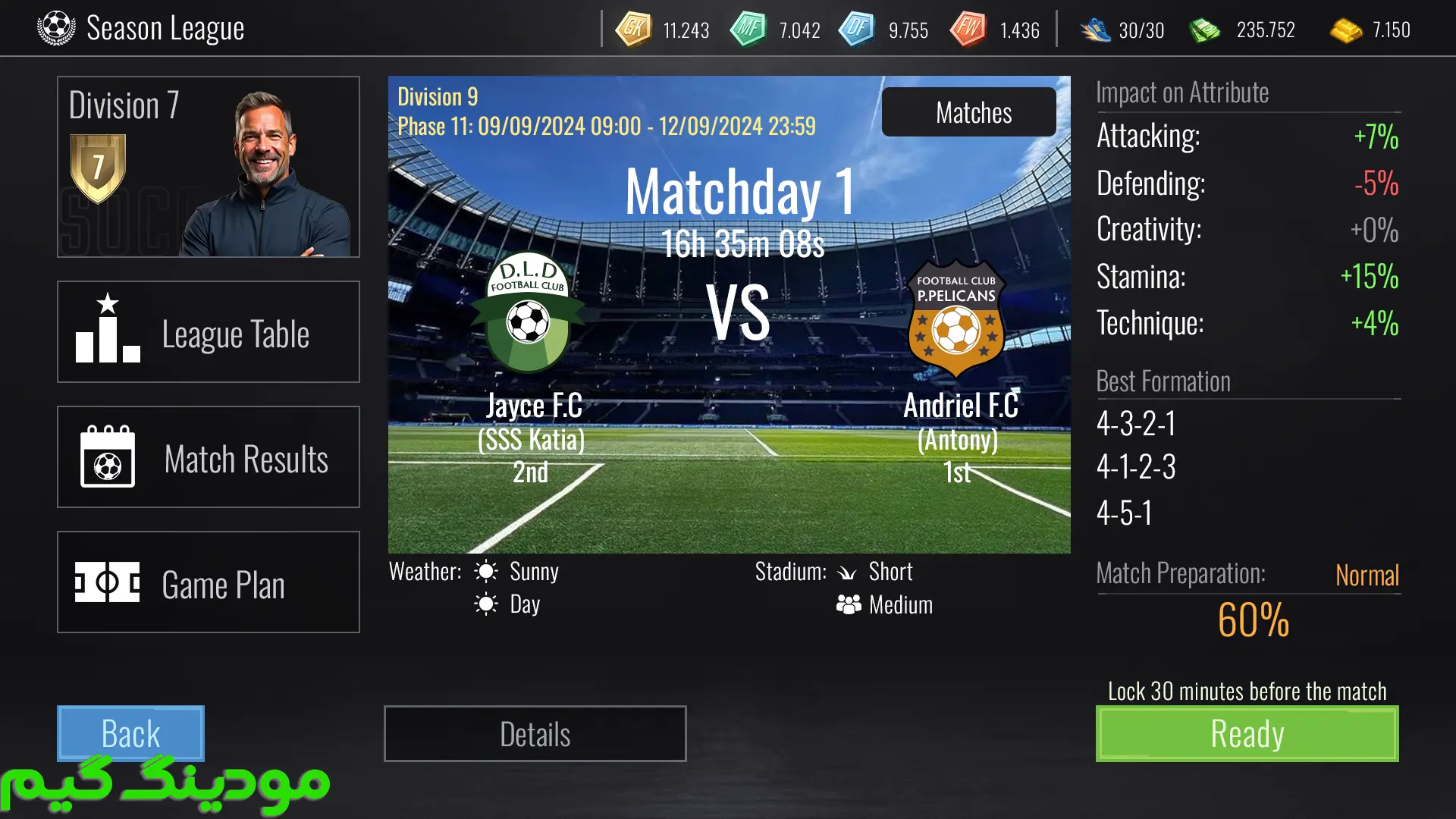Image resolution: width=1456 pixels, height=819 pixels.
Task: Tap the Jayce F.C club crest
Action: (528, 313)
